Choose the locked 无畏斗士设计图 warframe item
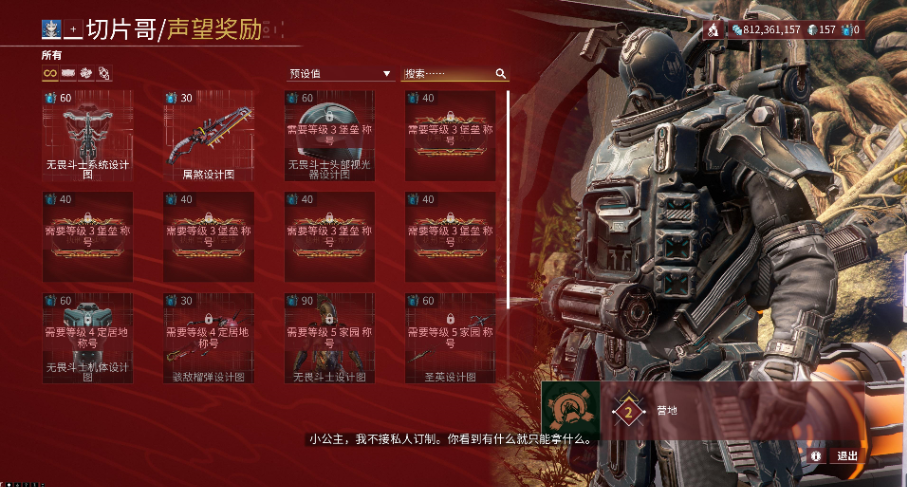This screenshot has width=907, height=487. click(329, 338)
